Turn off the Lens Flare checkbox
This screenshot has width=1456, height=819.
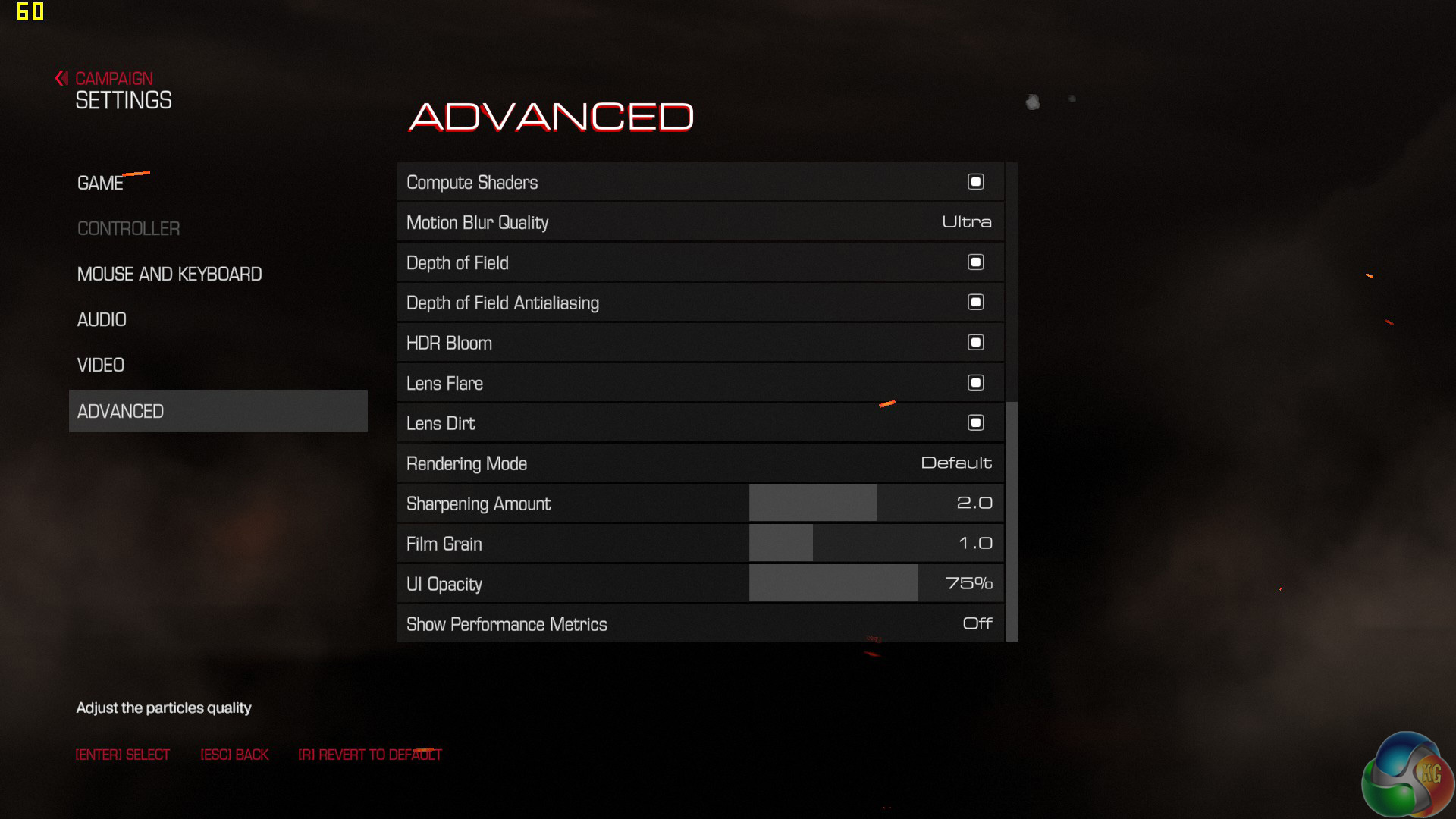975,383
